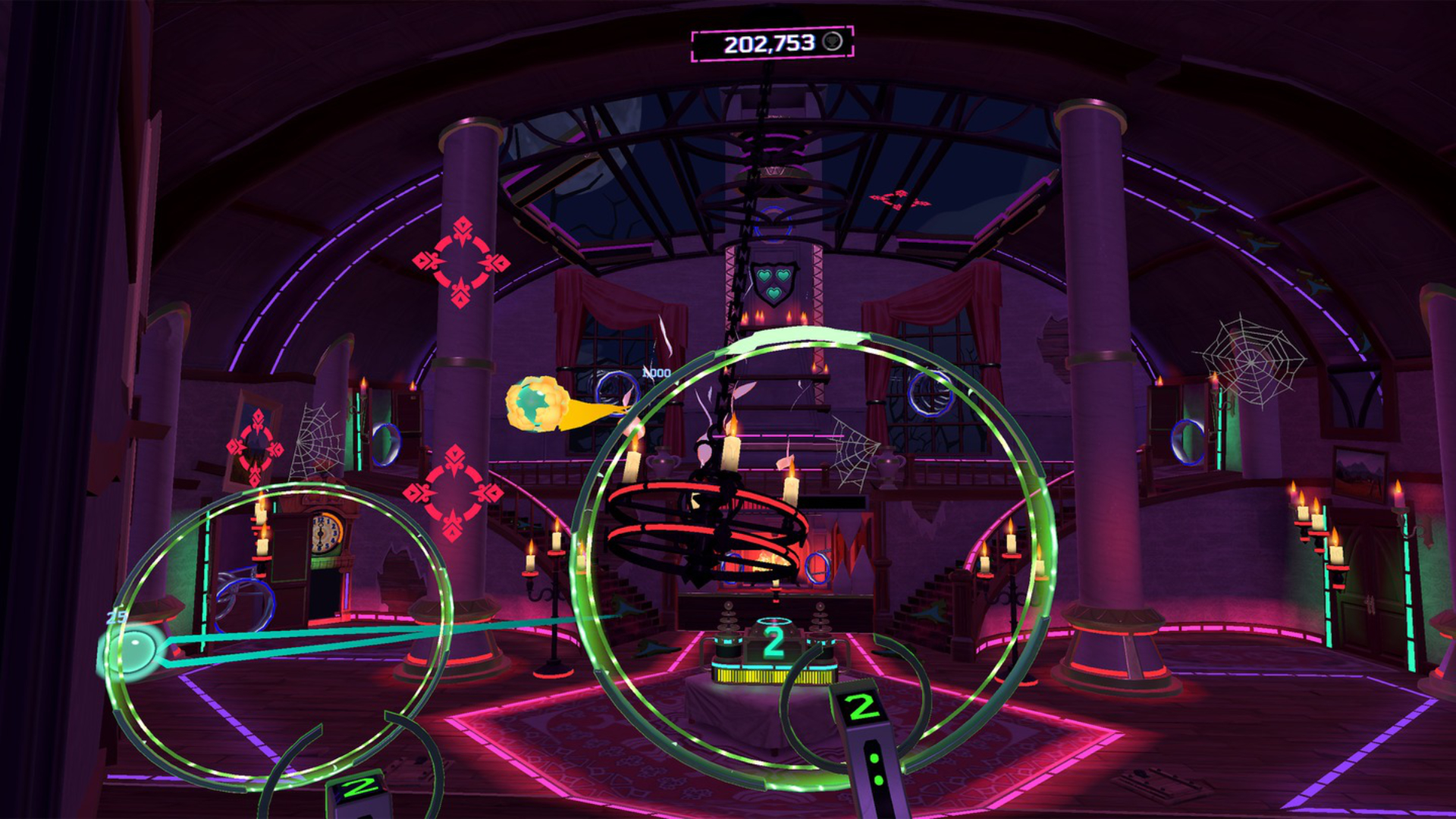Click the blue portal ring near the balcony
This screenshot has width=1456, height=819.
[929, 394]
